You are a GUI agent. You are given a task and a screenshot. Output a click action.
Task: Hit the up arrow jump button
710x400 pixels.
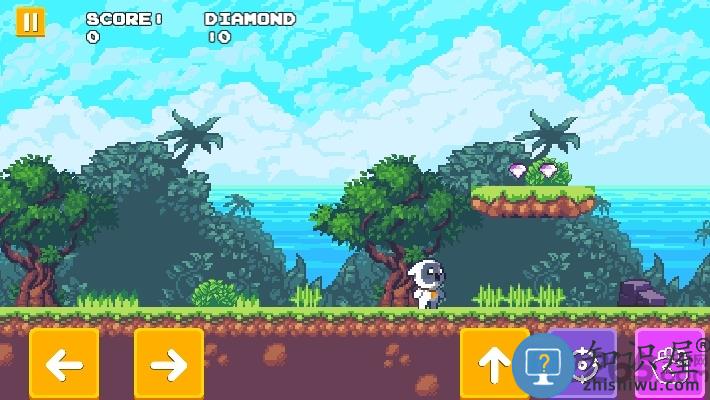493,364
